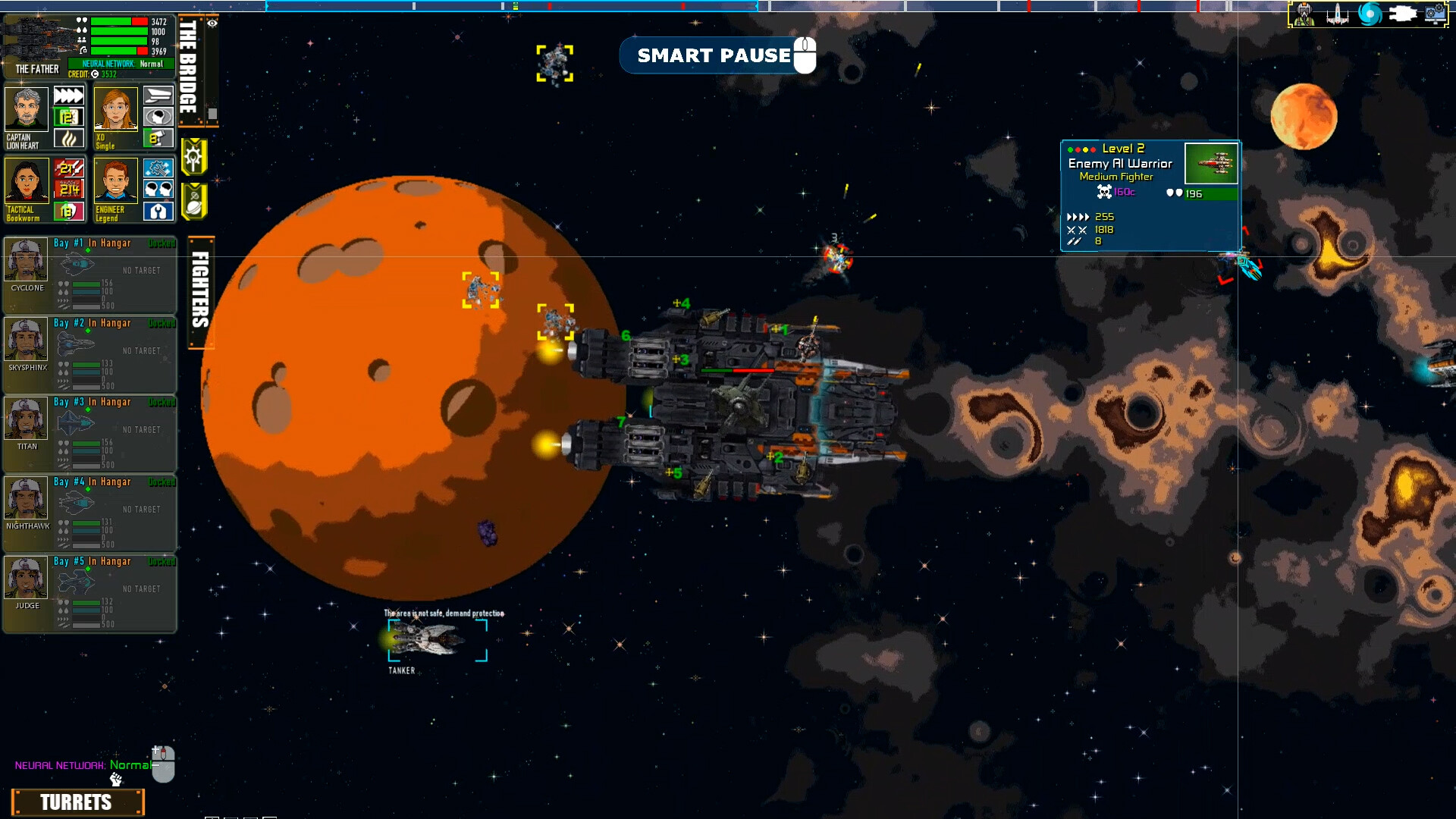Toggle the Smart Pause button
This screenshot has height=819, width=1456.
[717, 55]
